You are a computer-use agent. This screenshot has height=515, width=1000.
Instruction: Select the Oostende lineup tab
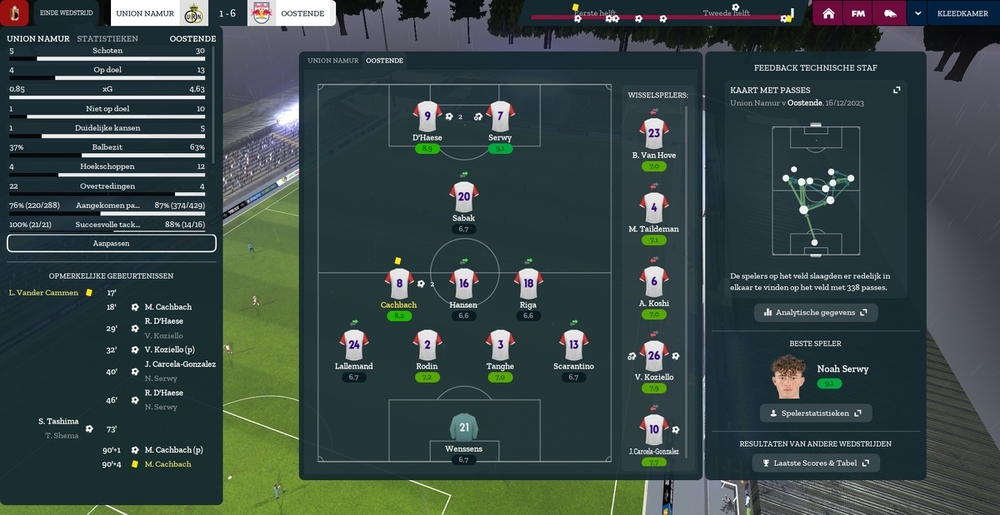pos(385,61)
